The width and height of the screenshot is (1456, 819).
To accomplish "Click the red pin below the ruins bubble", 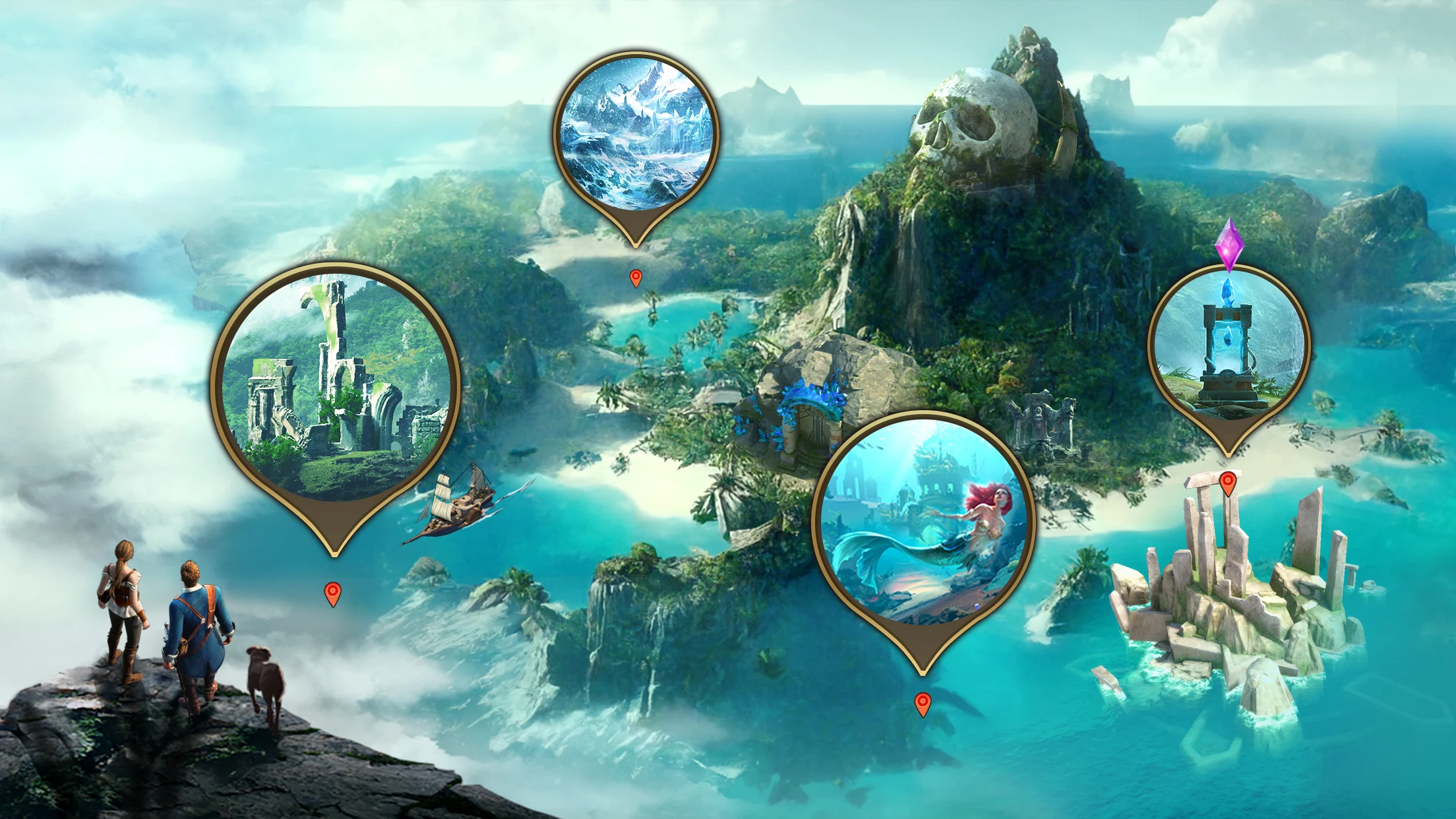I will click(334, 593).
